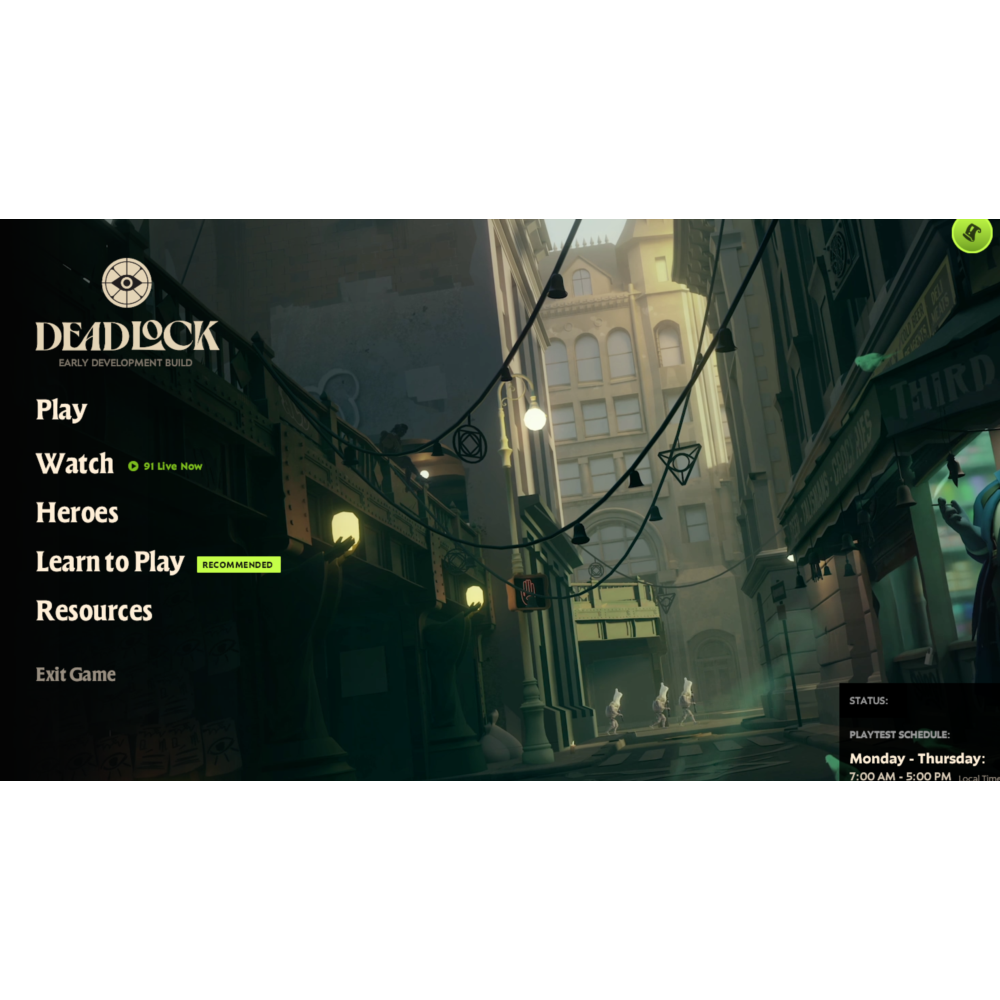Click the 91 Live Now indicator
The height and width of the screenshot is (1000, 1000).
coord(166,466)
